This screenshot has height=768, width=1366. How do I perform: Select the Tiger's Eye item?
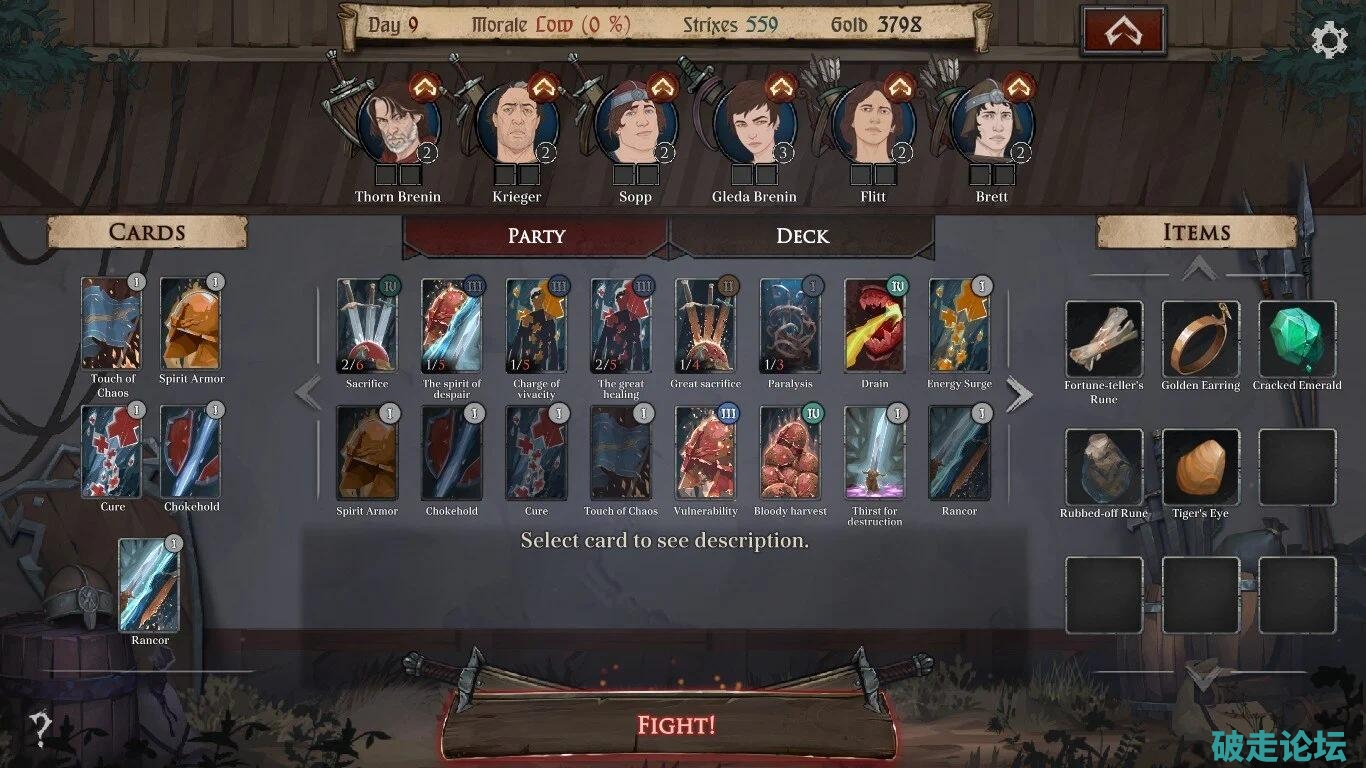point(1200,467)
